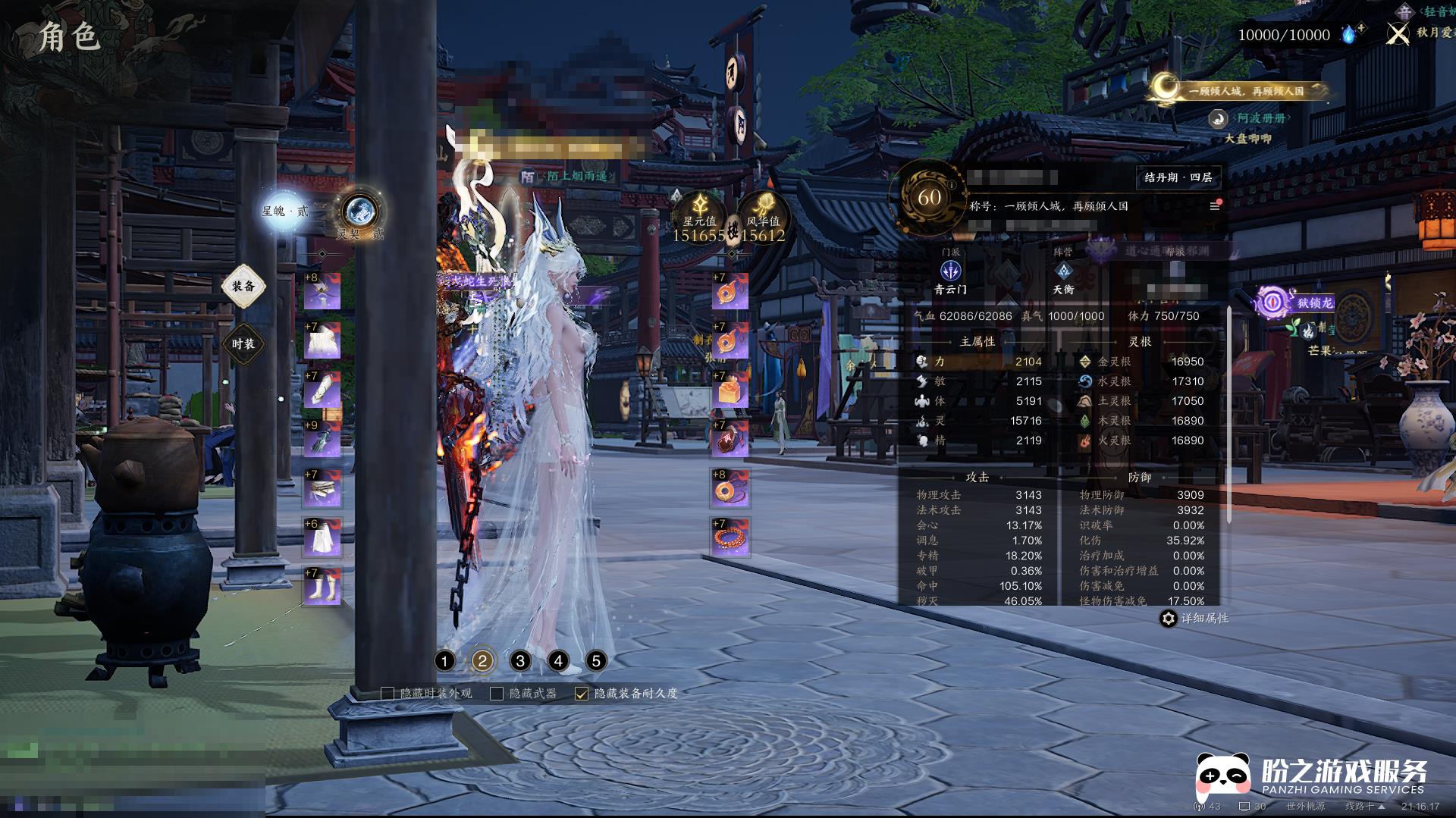Pick the +7 red bead bracelet slot
The image size is (1456, 818).
pyautogui.click(x=730, y=537)
